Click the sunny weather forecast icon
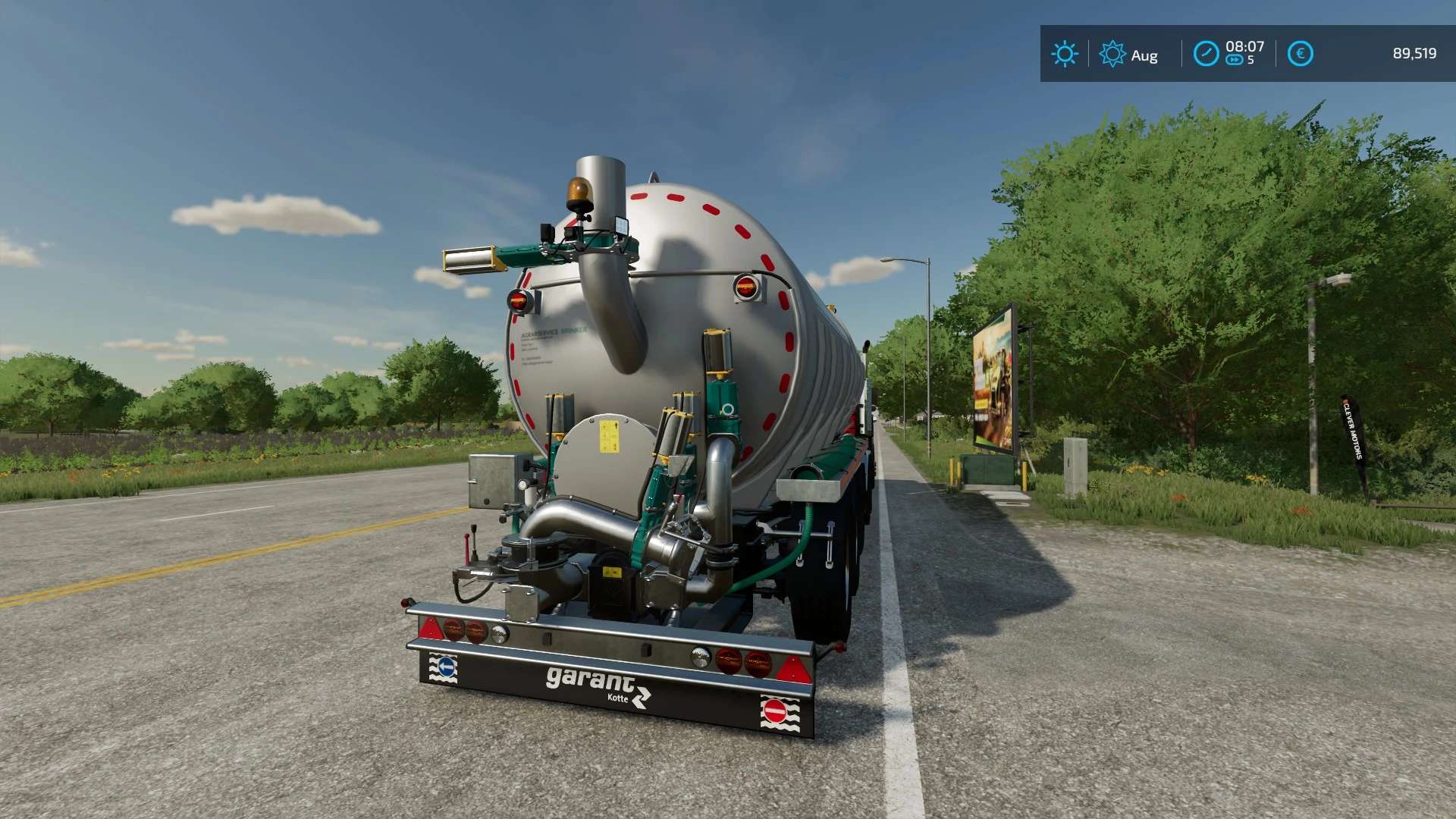 (1064, 54)
